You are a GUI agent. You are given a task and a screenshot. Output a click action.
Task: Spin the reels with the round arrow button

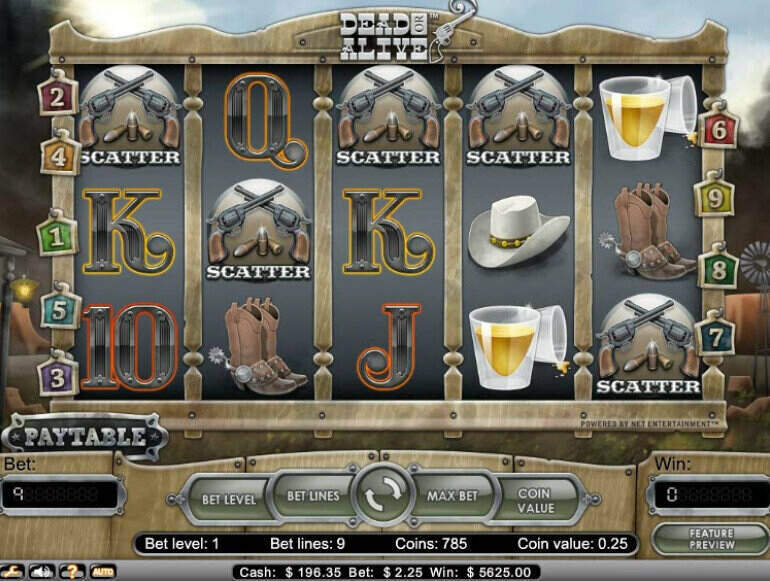coord(384,496)
